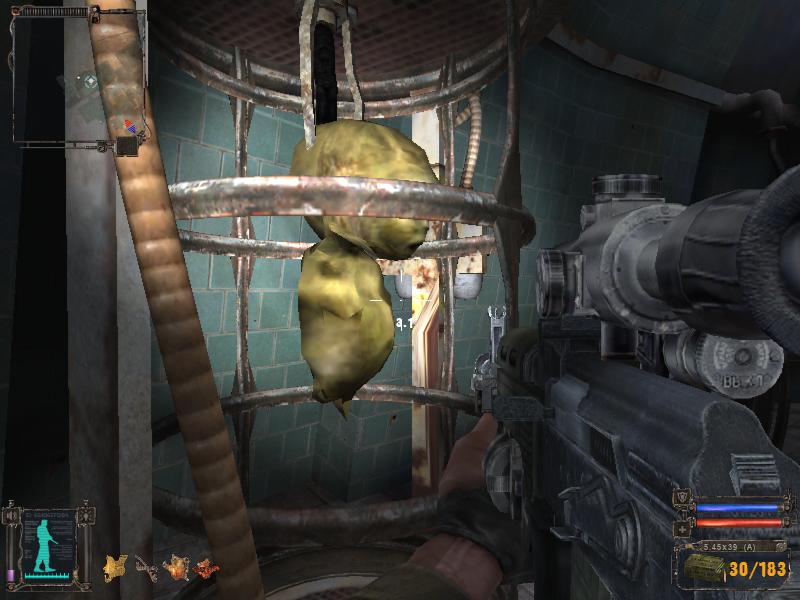Viewport: 800px width, 600px height.
Task: Click the yellow artifact belt icon
Action: 115,568
